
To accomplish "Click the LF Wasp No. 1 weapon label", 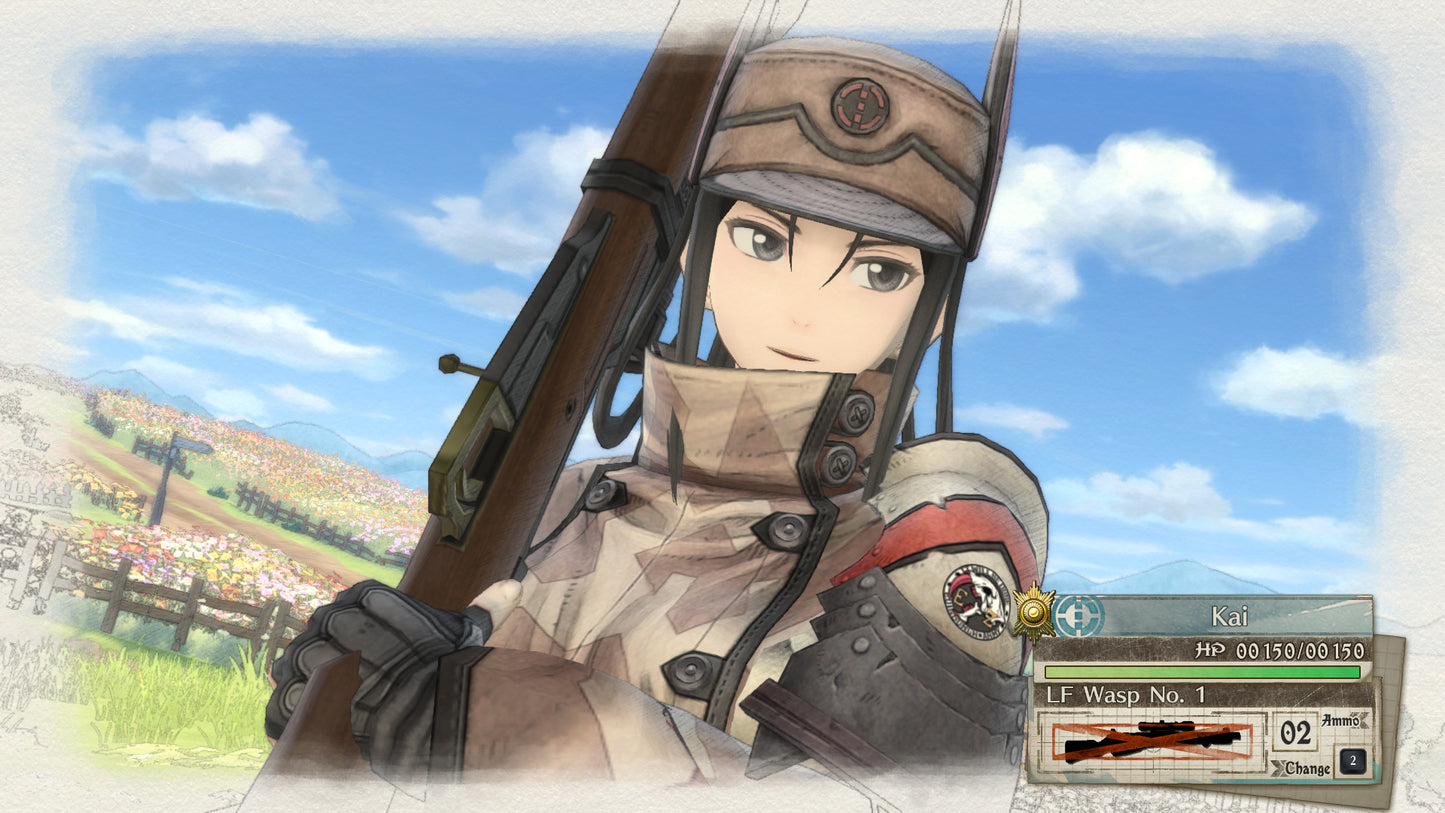I will [x=1126, y=694].
